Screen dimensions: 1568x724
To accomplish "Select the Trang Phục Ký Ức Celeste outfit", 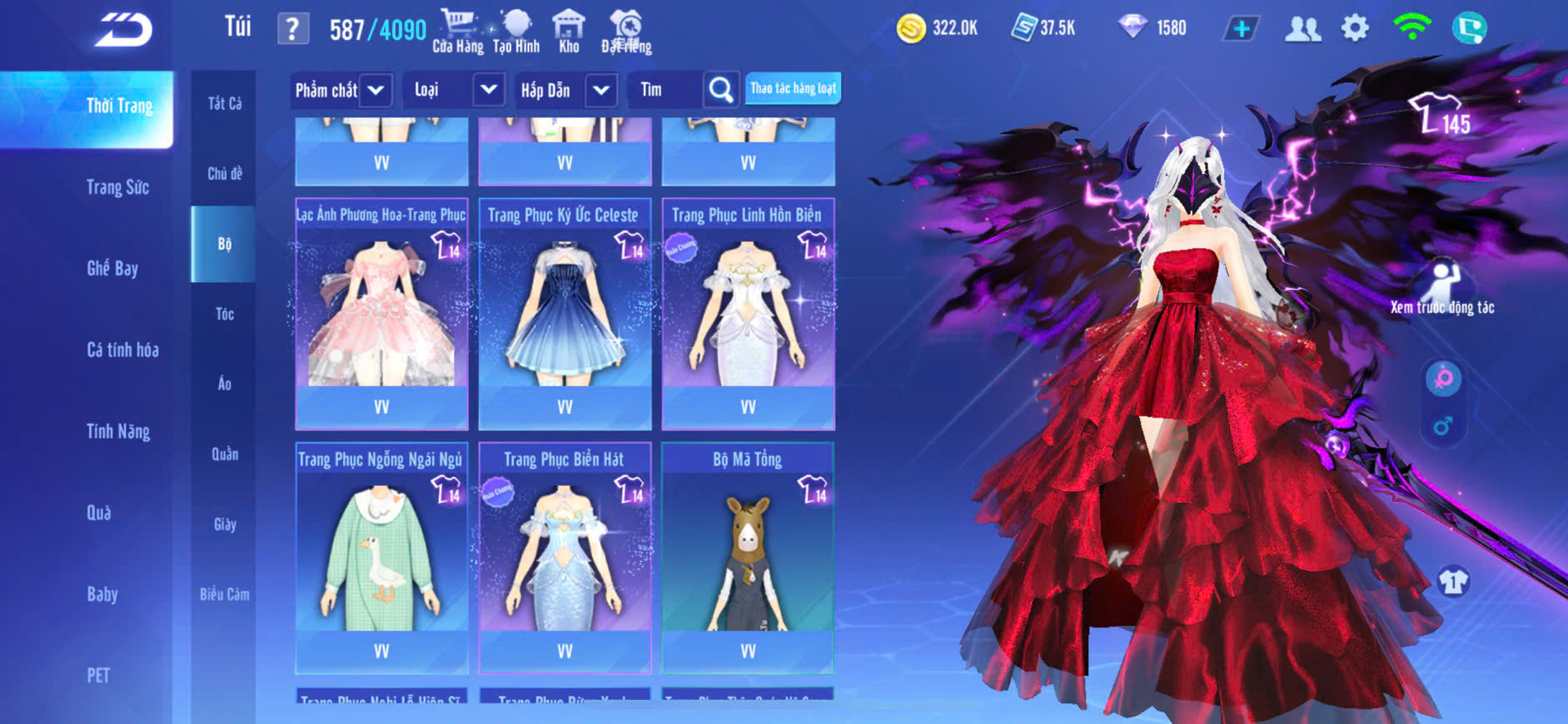I will tap(565, 313).
